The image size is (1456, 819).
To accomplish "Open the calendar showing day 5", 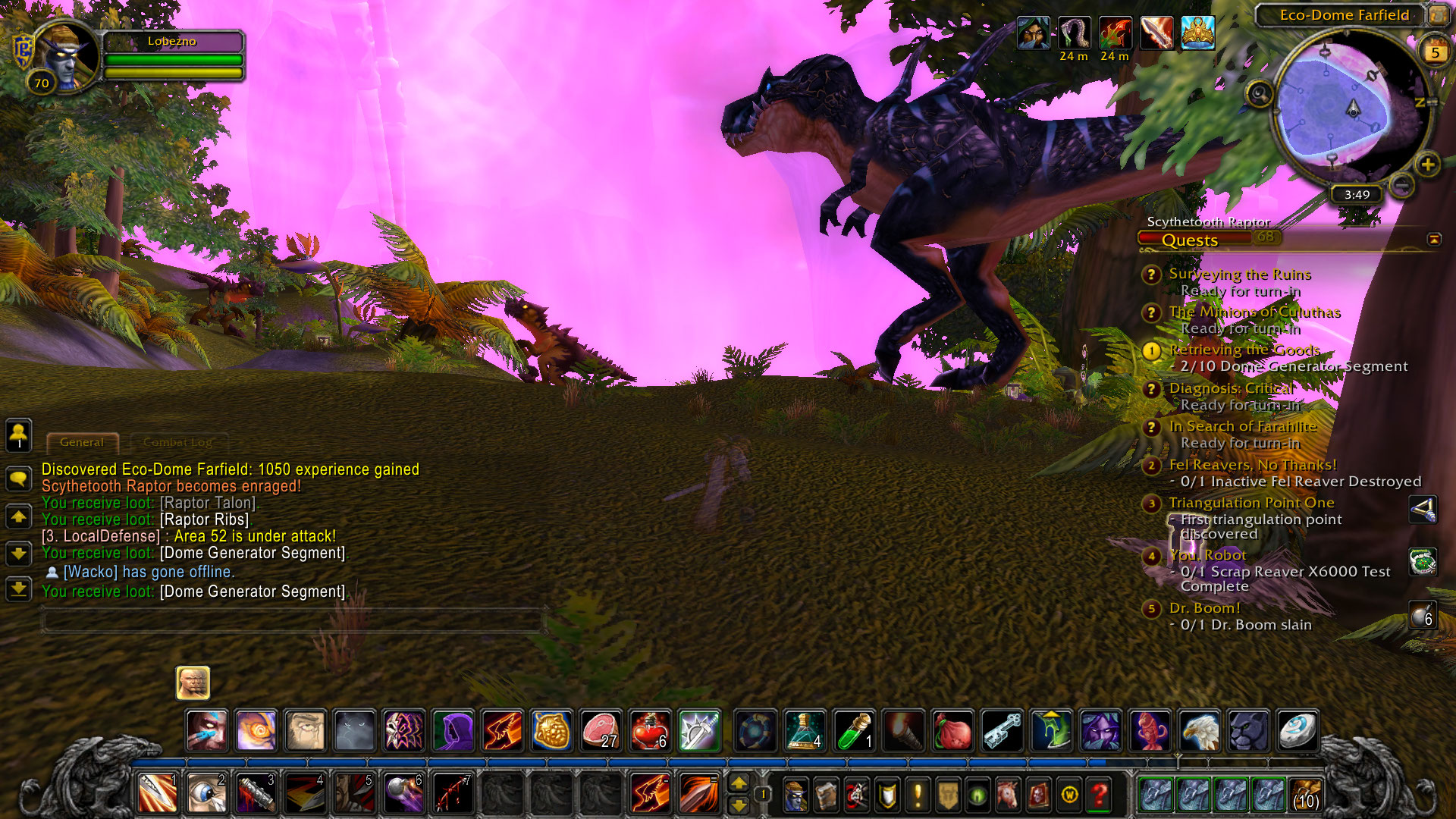I will coord(1435,52).
